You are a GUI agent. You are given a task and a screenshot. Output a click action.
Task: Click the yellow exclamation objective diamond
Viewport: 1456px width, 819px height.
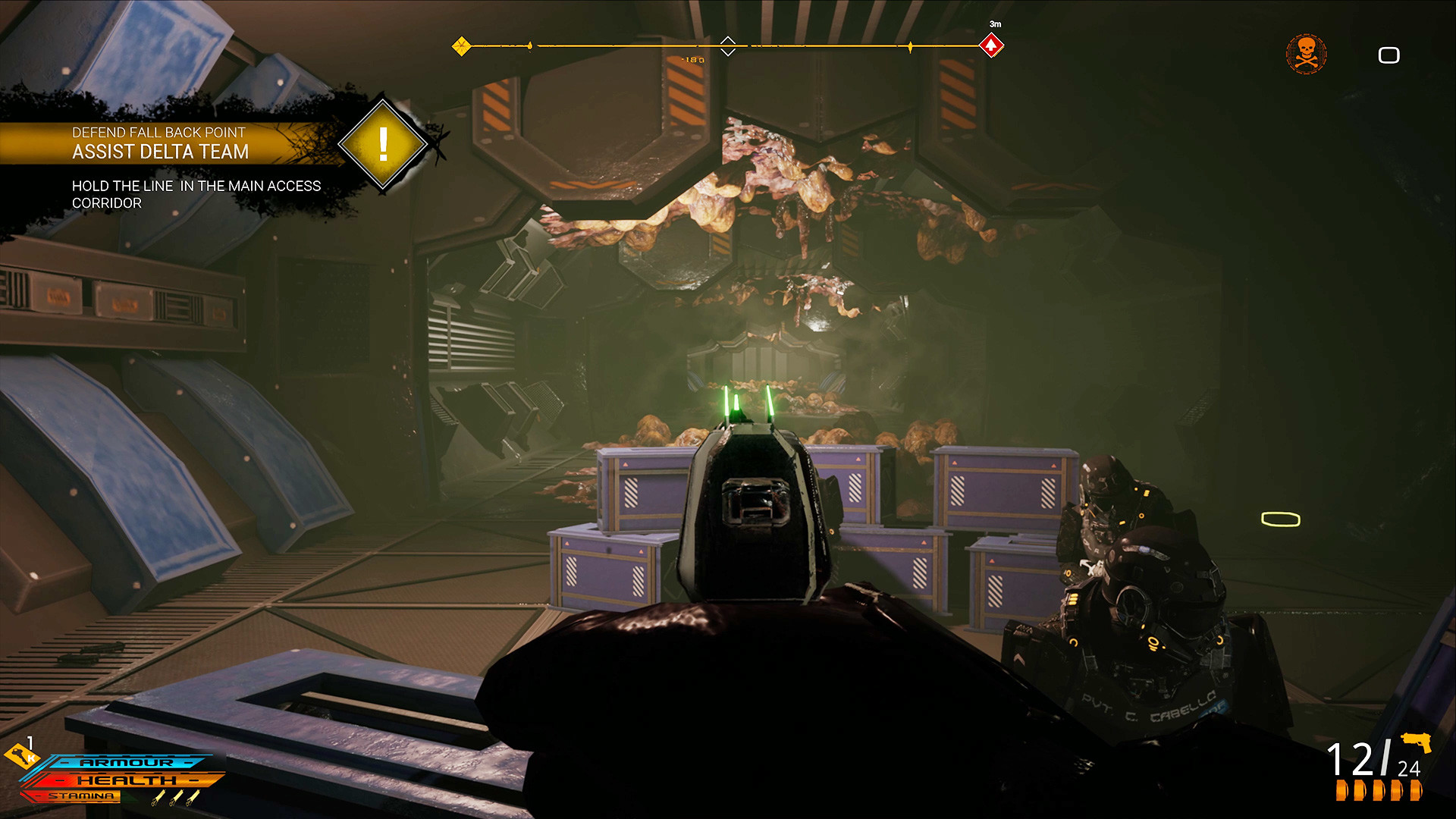click(x=383, y=143)
